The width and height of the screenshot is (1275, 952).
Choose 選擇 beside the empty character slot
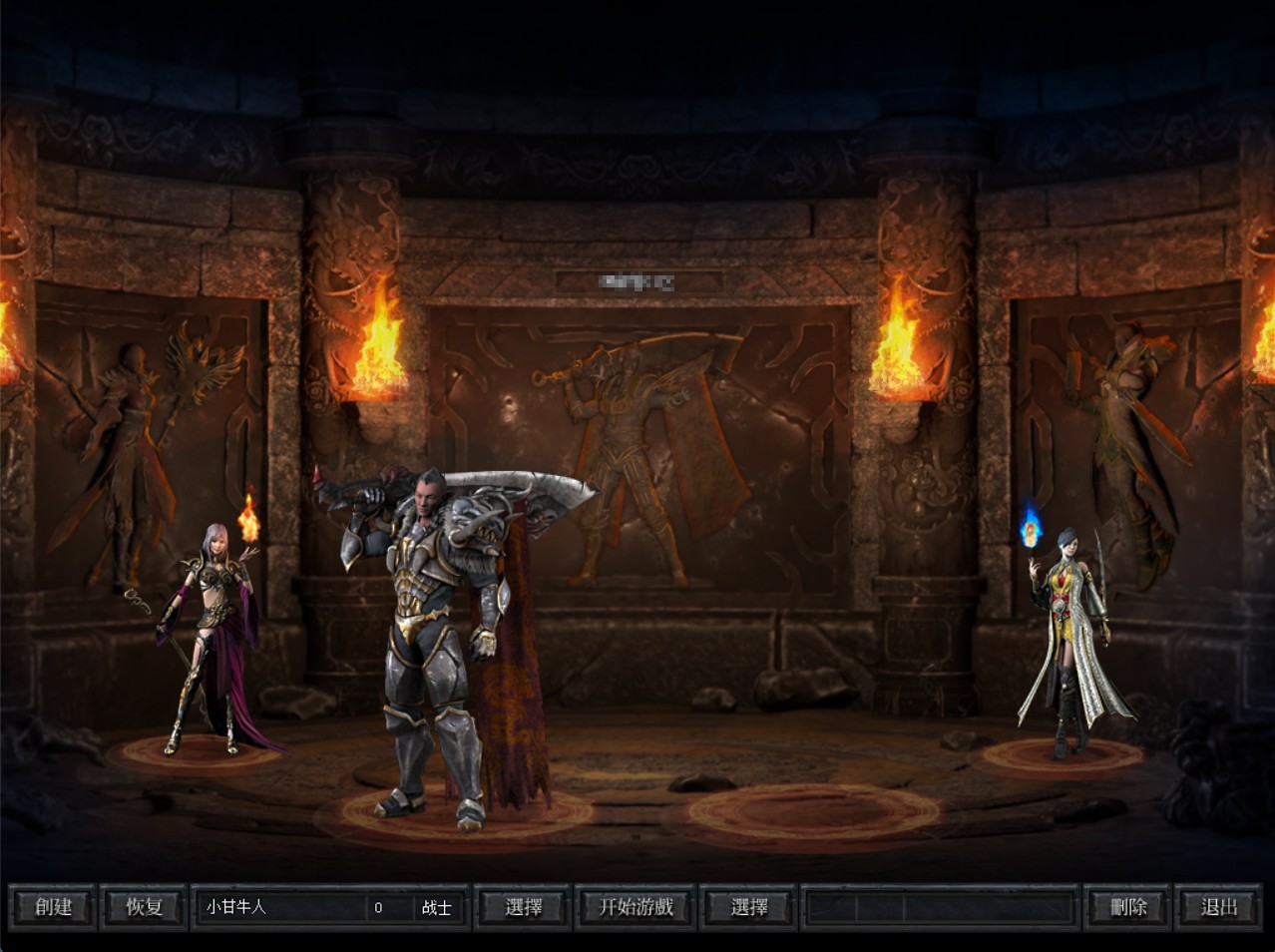point(748,907)
